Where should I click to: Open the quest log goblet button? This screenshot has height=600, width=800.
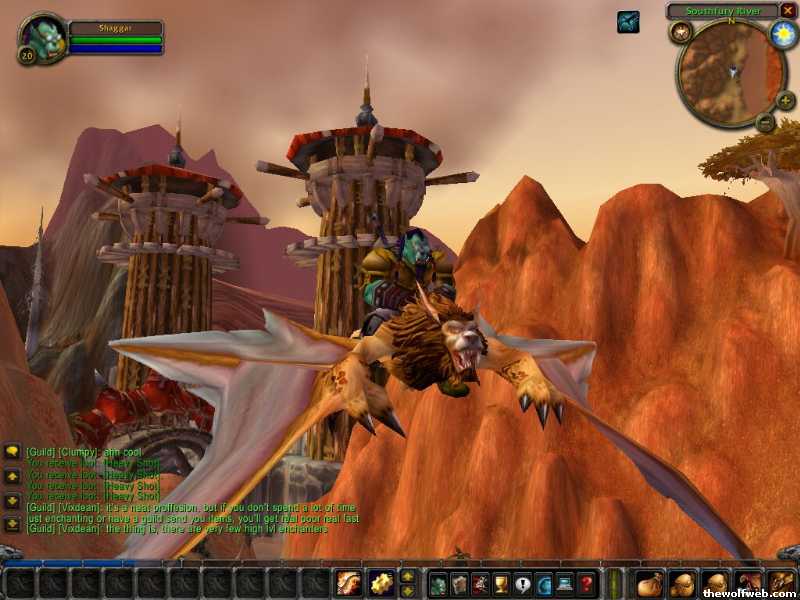tap(502, 583)
